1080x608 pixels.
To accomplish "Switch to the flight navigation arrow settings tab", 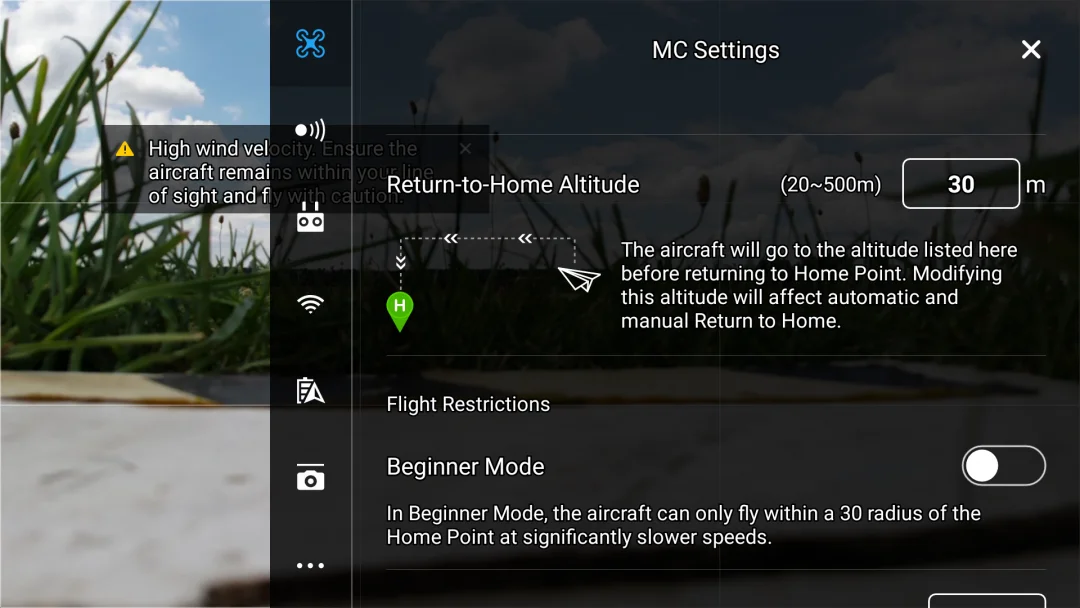I will (310, 391).
